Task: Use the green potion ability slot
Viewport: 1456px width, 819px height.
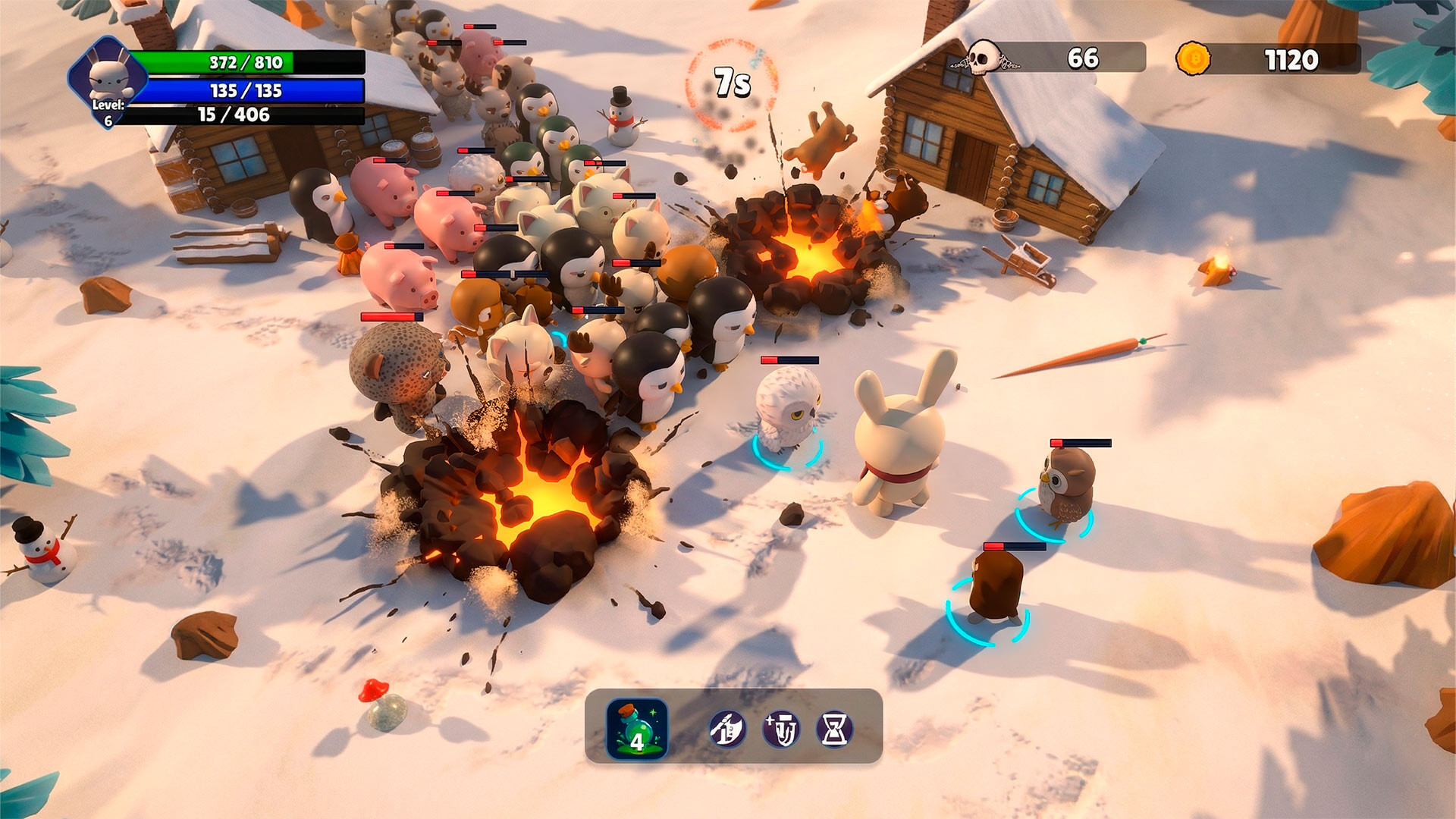Action: [x=637, y=729]
